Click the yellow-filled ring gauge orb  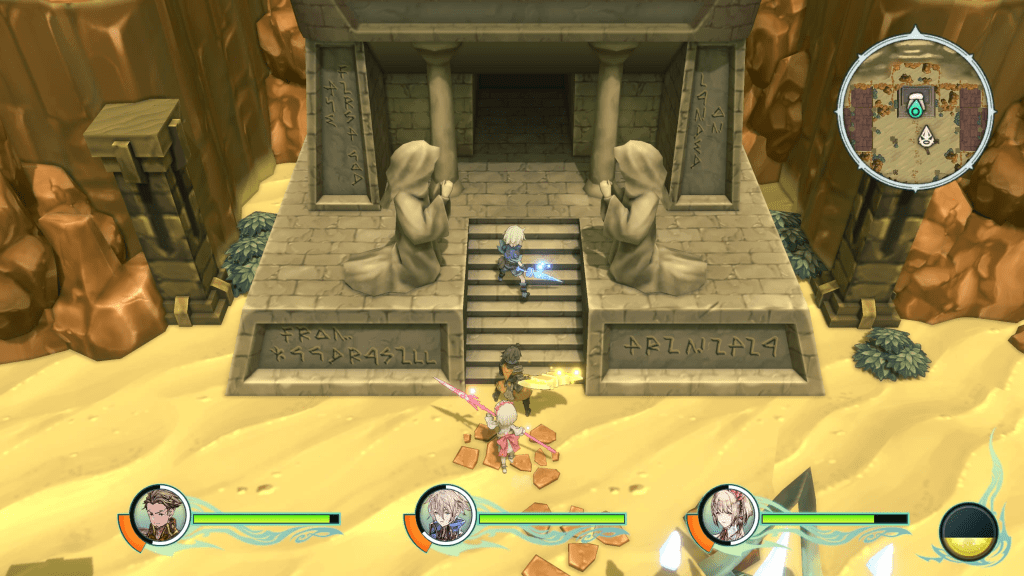(x=969, y=531)
